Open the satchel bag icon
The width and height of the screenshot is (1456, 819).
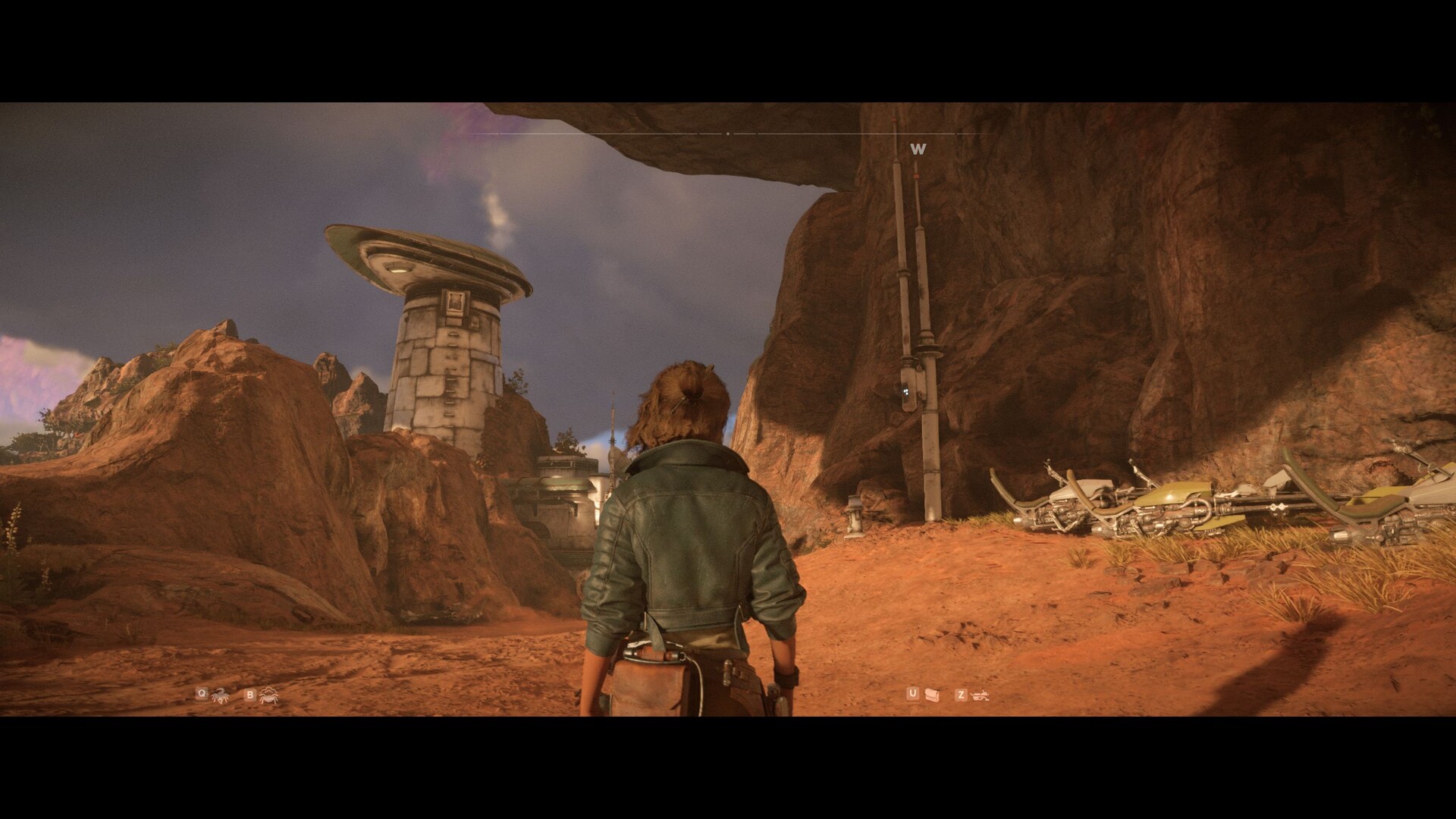[932, 694]
